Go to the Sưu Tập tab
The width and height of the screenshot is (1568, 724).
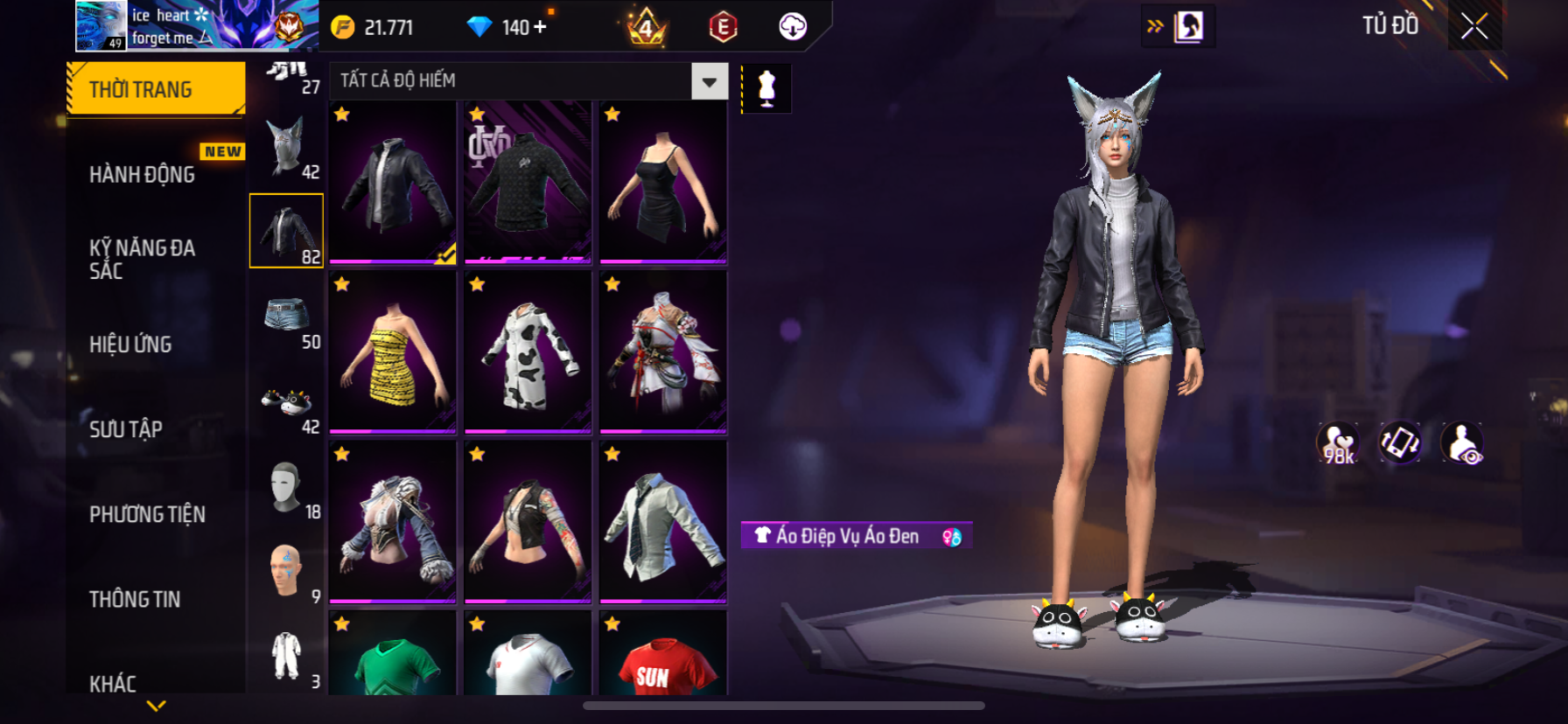coord(126,429)
